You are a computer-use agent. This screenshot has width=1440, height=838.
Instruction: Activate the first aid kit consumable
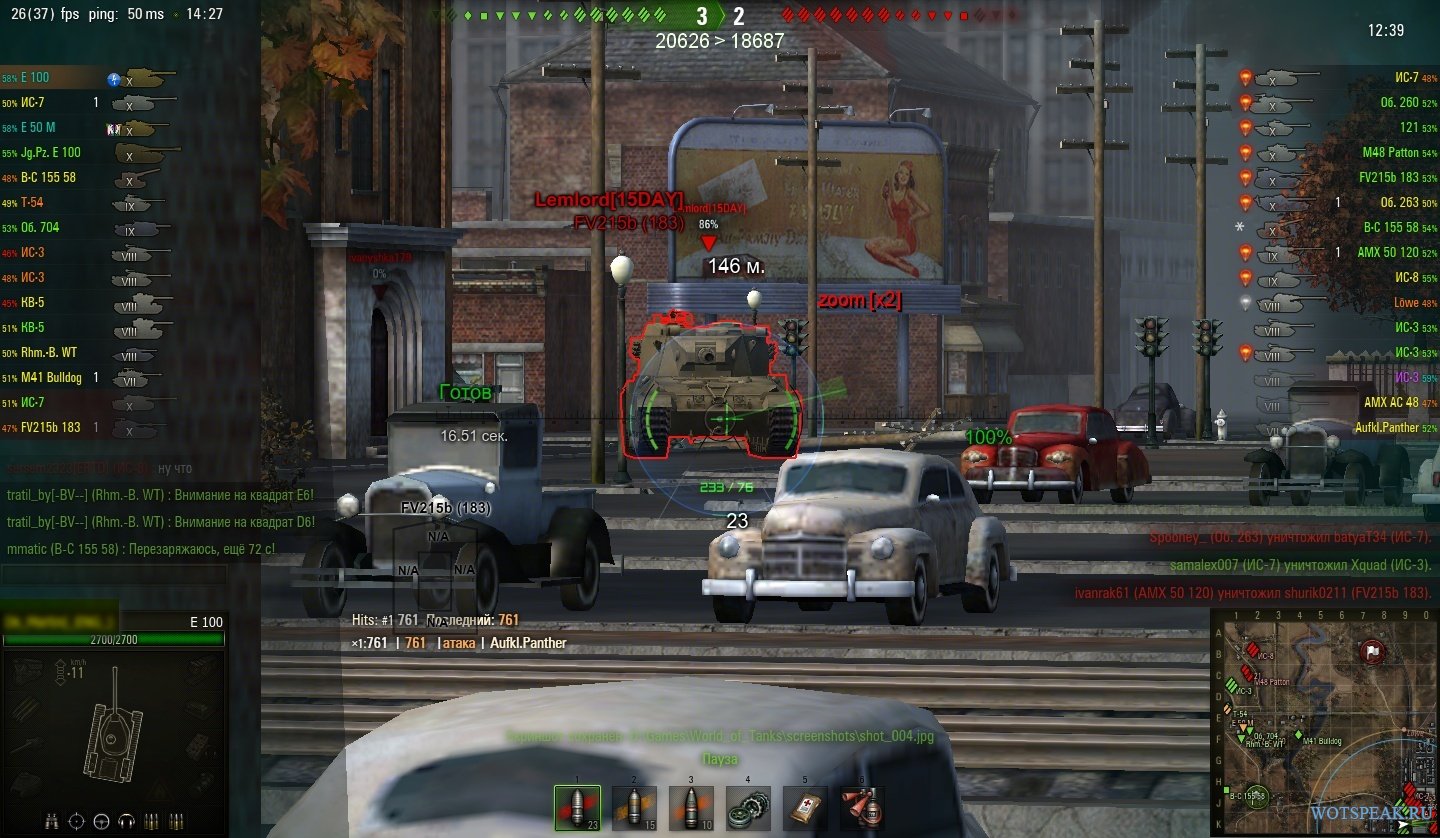803,806
